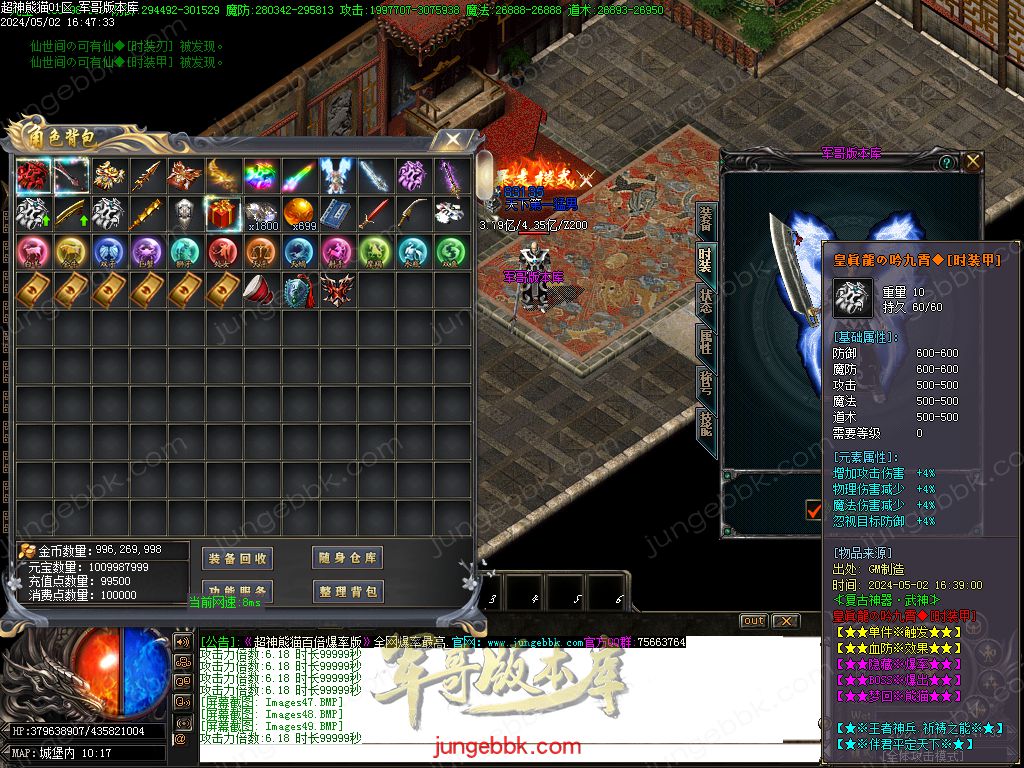Close the 角色背包 inventory window

tap(453, 139)
